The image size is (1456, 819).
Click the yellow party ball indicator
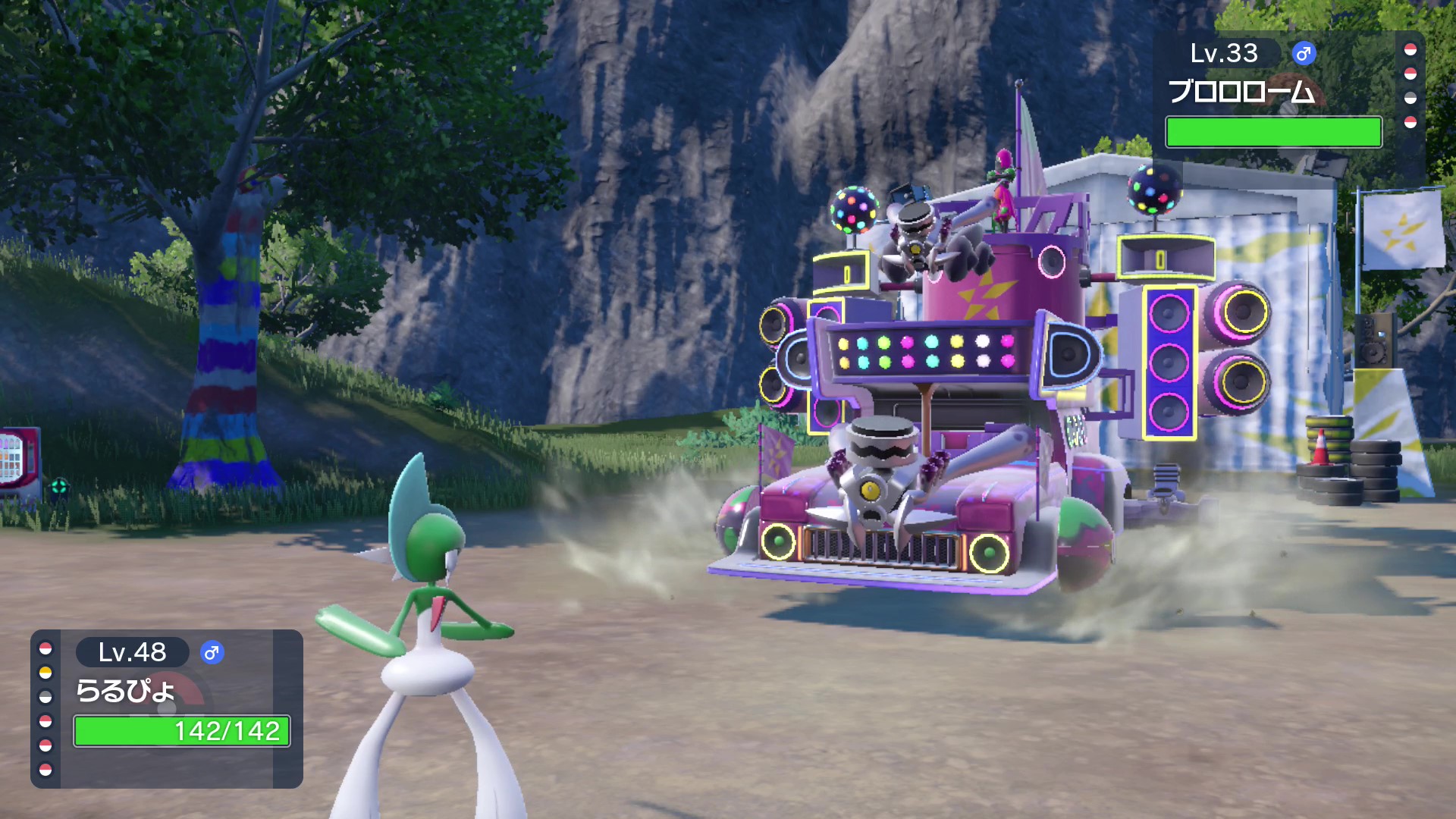tap(45, 673)
